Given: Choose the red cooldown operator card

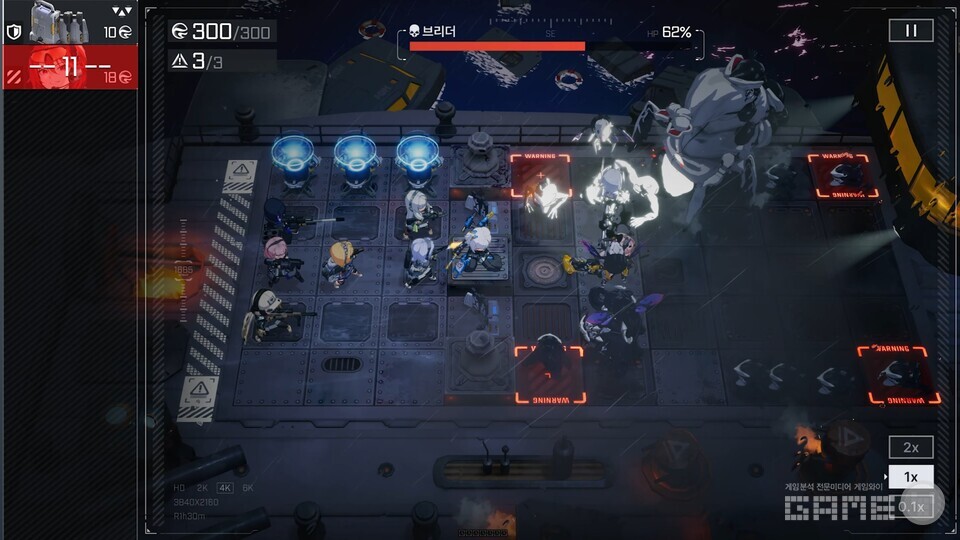Looking at the screenshot, I should point(69,68).
